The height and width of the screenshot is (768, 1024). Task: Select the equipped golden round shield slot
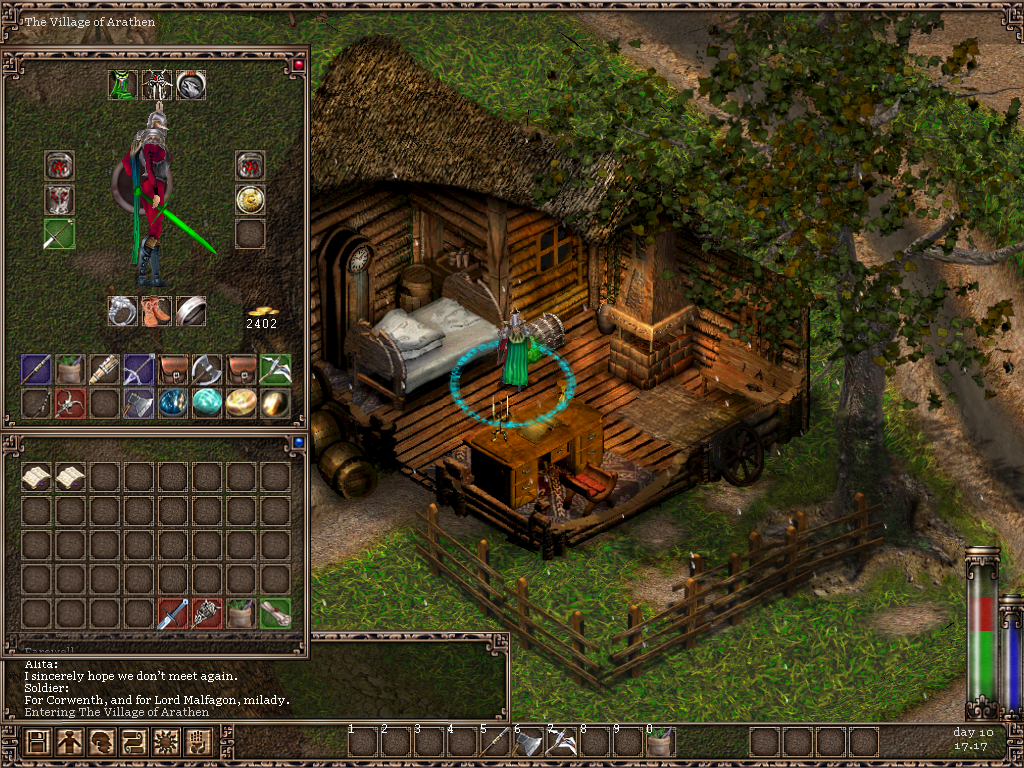click(x=250, y=200)
